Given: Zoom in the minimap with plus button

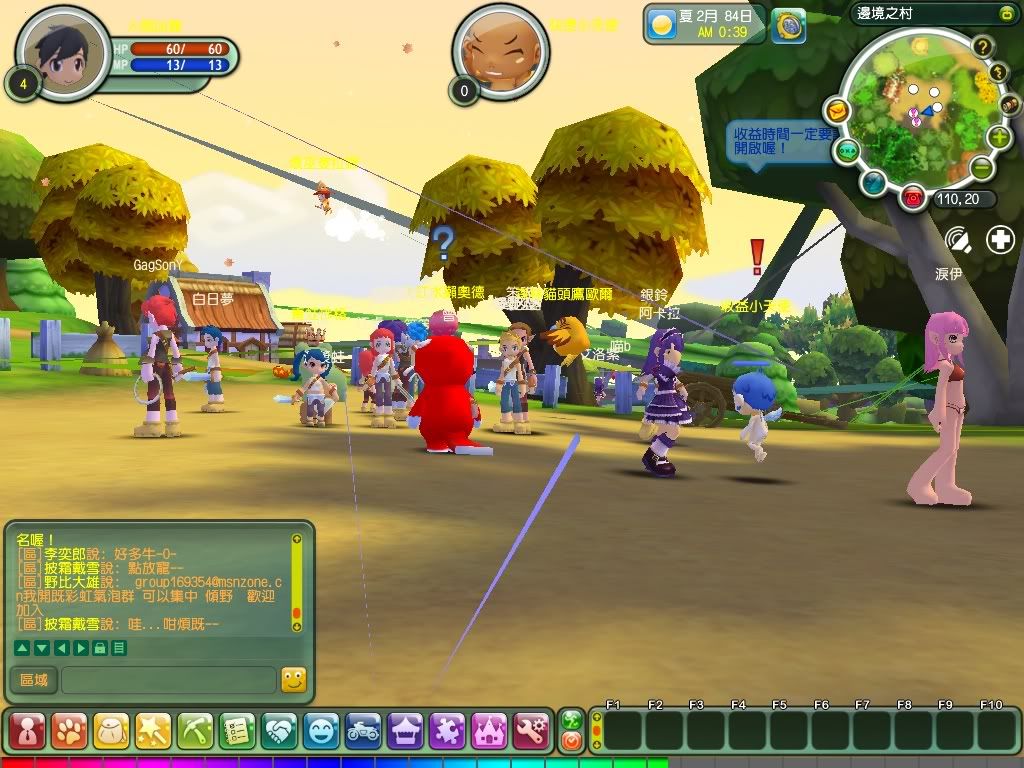Looking at the screenshot, I should click(998, 137).
